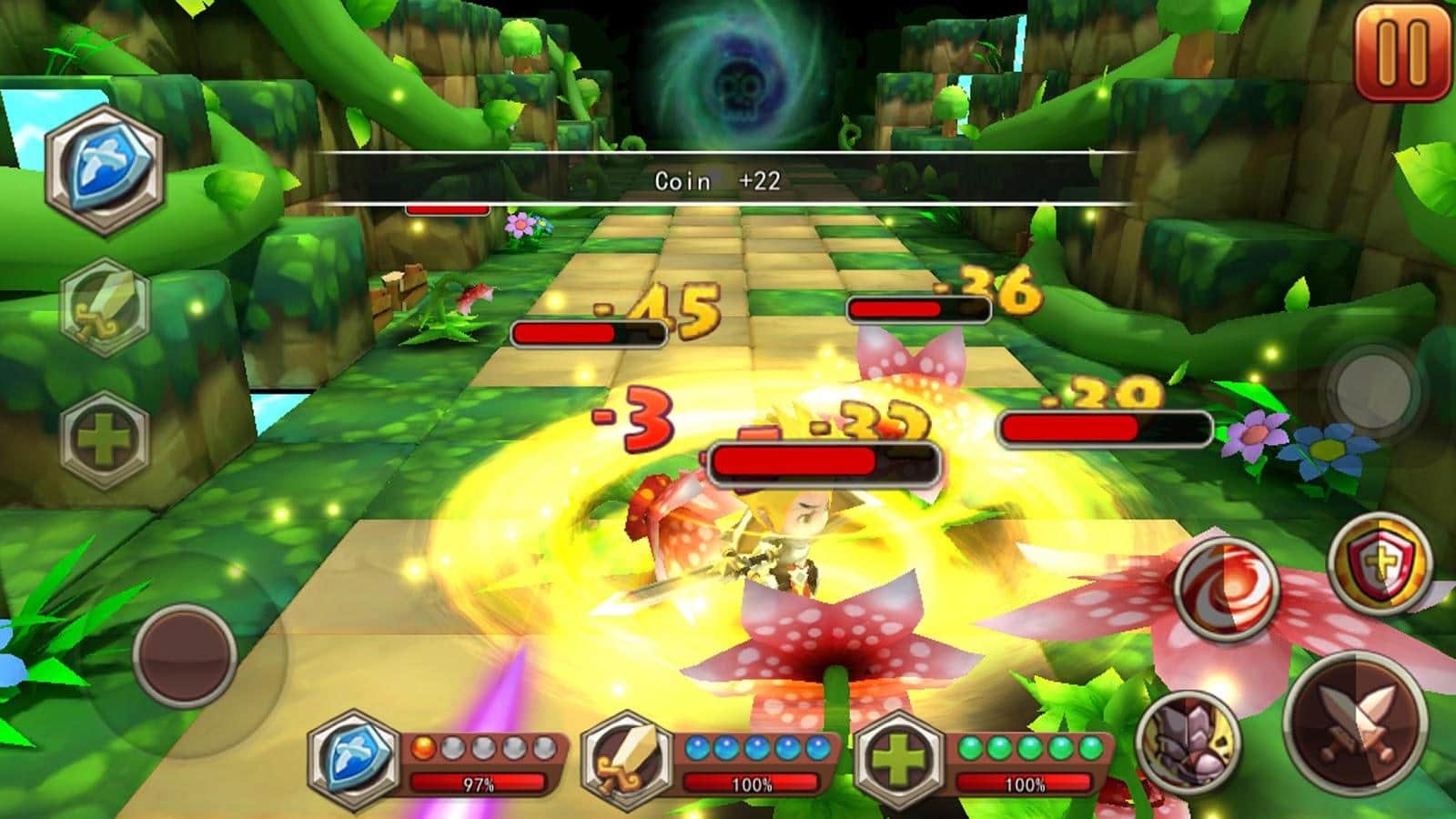Image resolution: width=1456 pixels, height=819 pixels.
Task: Pause the game with the orange button
Action: click(x=1402, y=52)
